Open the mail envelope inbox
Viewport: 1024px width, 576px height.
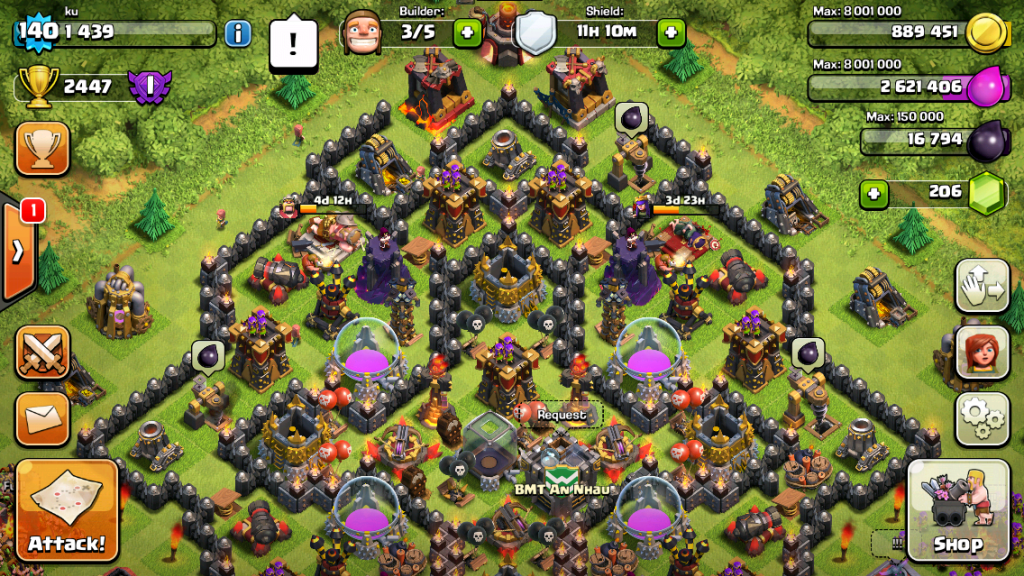tap(42, 419)
